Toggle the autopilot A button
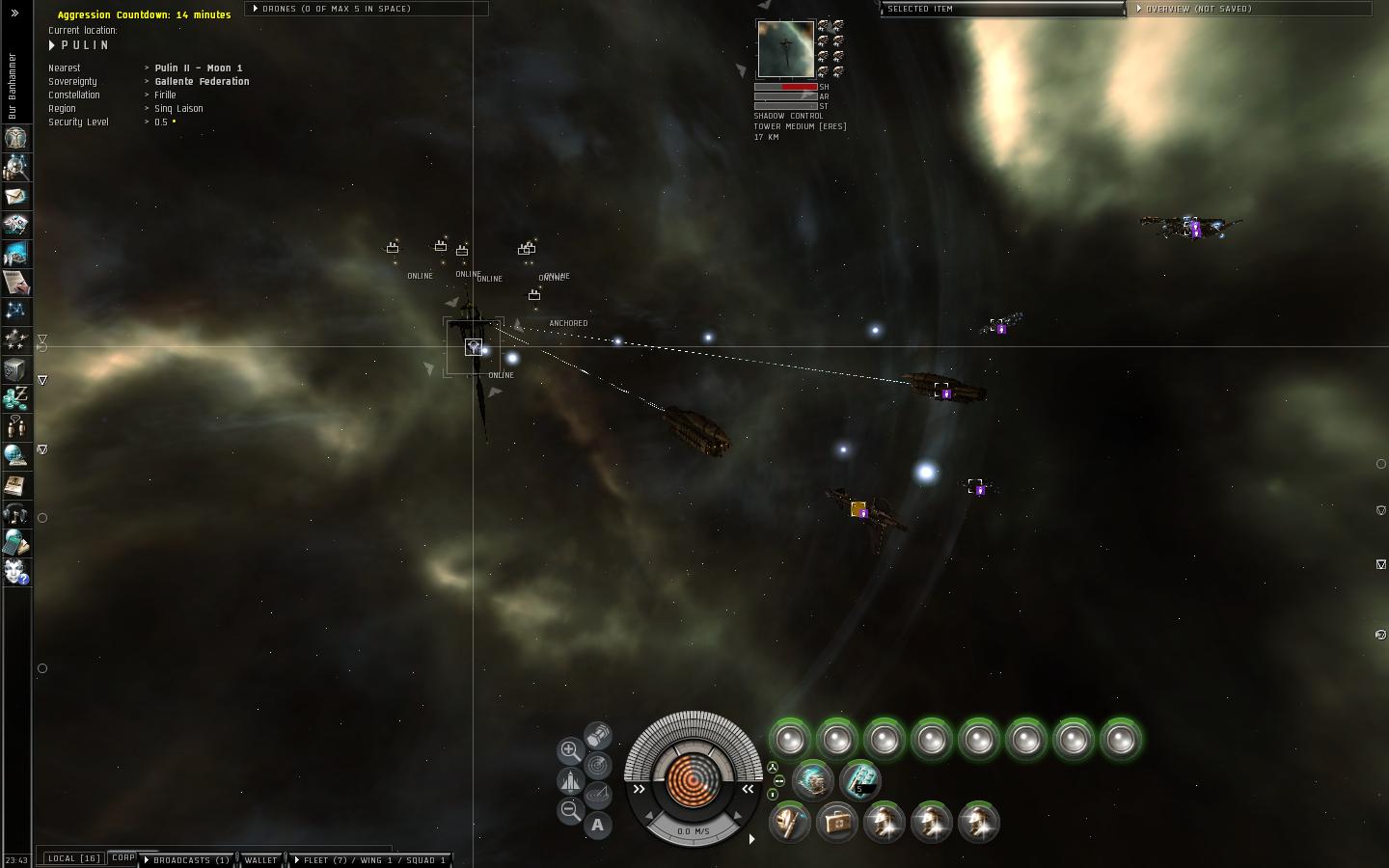The image size is (1389, 868). [598, 825]
